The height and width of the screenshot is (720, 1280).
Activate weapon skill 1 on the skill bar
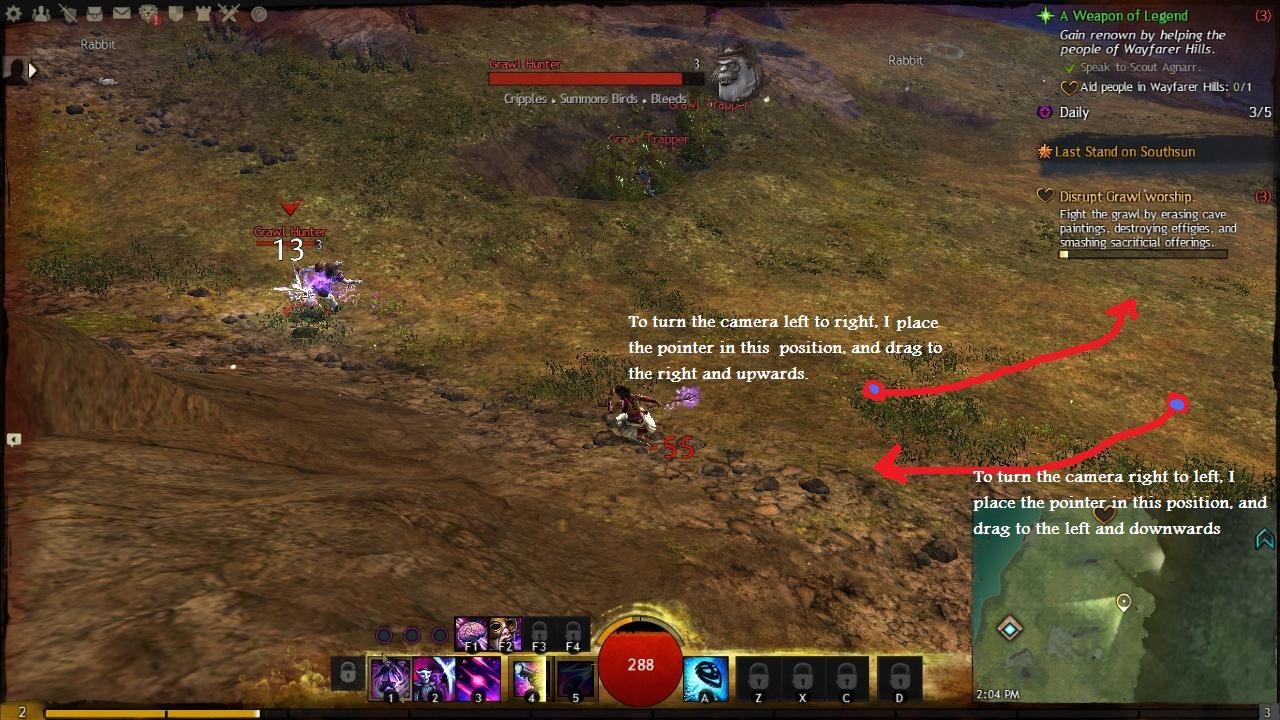click(x=390, y=679)
